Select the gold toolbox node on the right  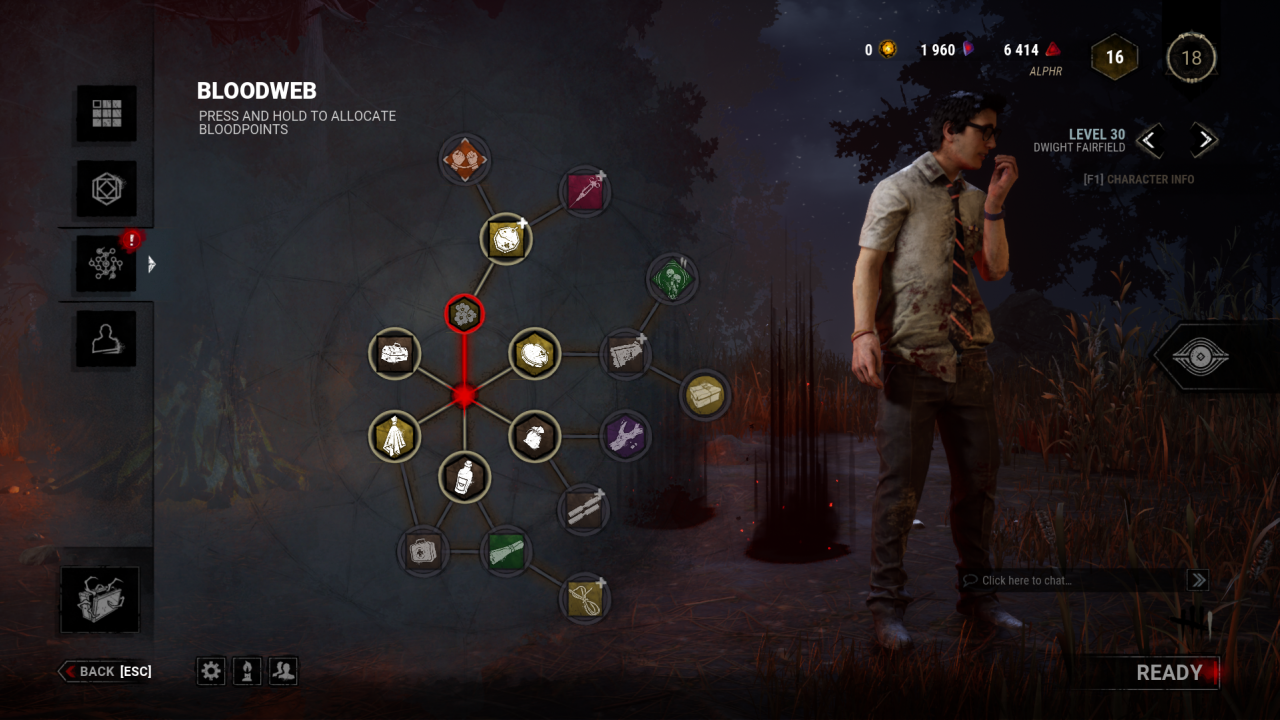point(706,395)
